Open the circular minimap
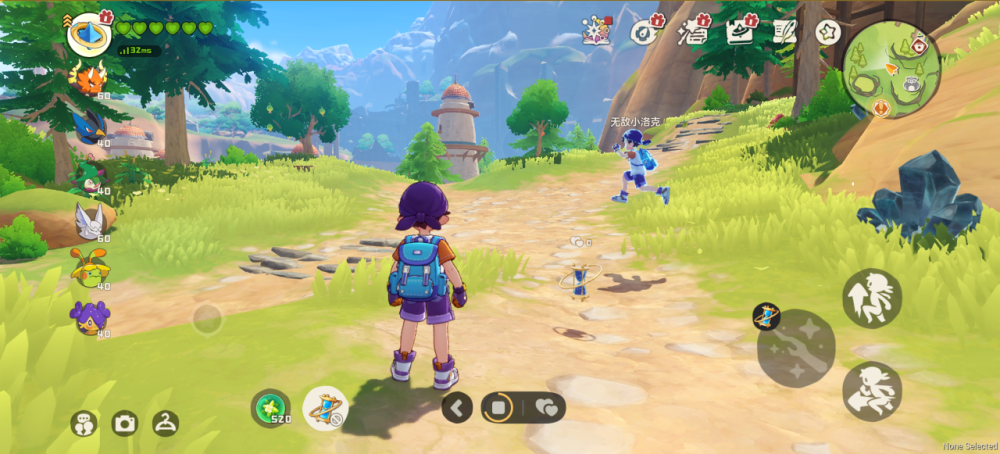 891,69
